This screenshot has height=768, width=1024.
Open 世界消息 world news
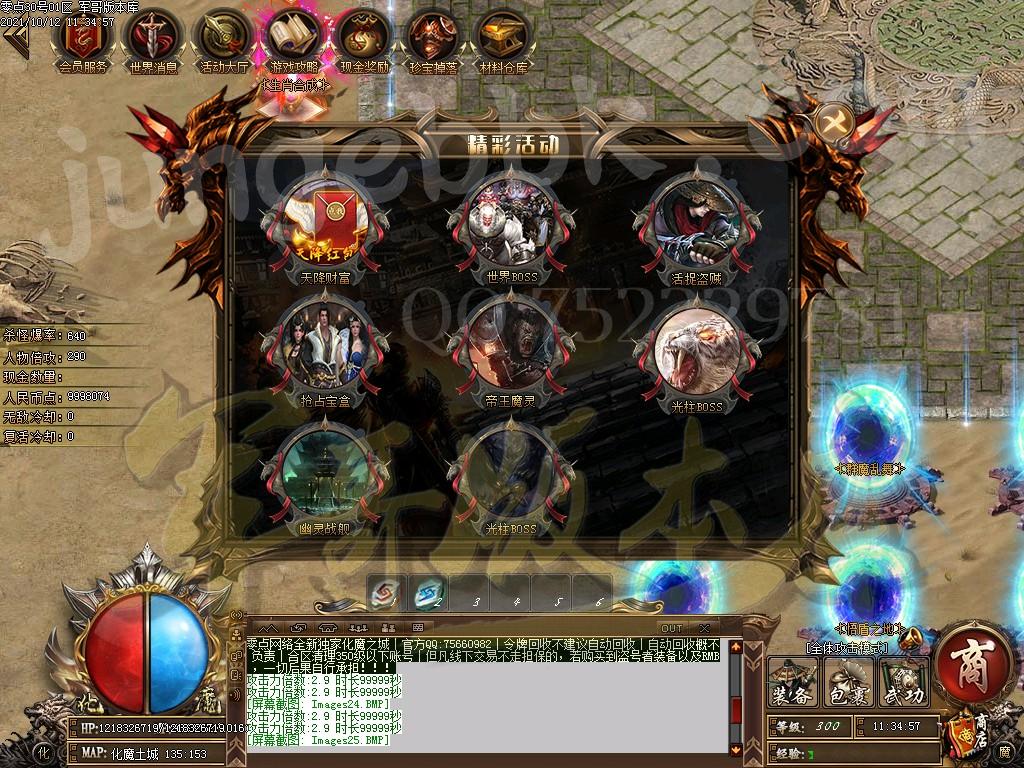pos(152,38)
